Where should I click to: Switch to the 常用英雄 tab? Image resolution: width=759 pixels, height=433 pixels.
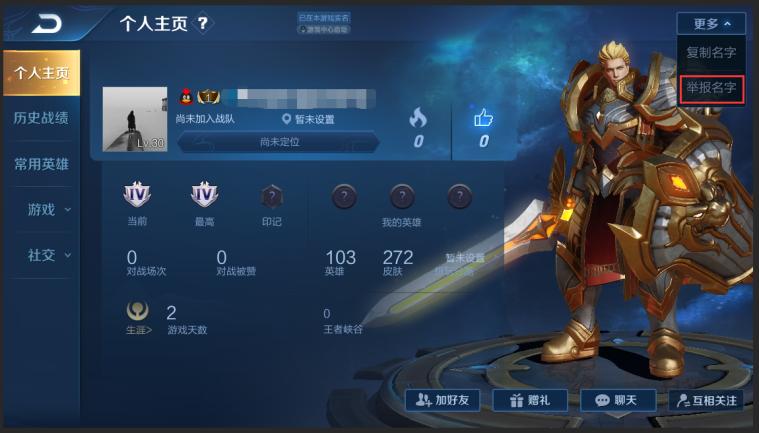pyautogui.click(x=41, y=164)
